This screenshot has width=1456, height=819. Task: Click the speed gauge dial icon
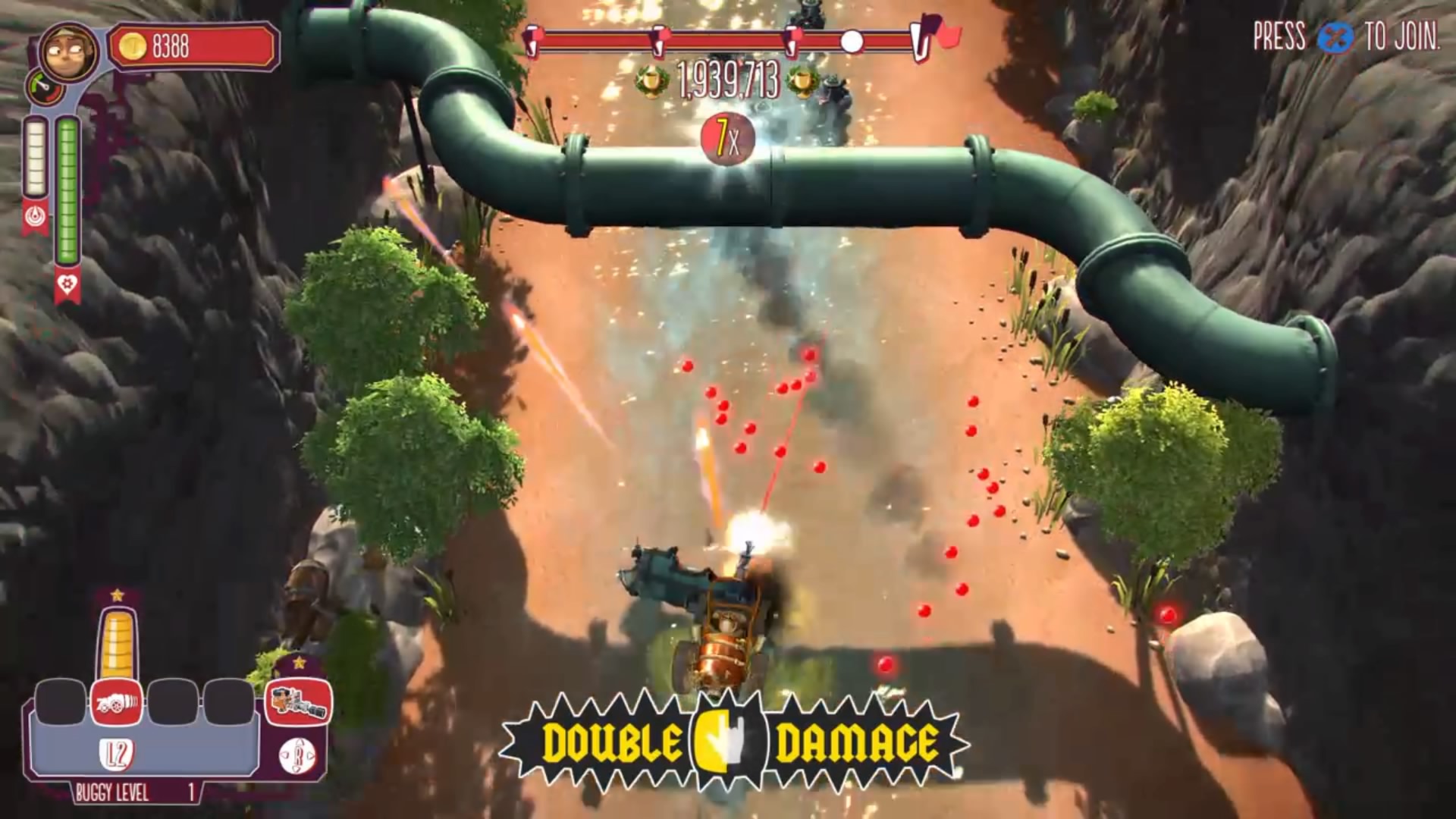[x=45, y=87]
